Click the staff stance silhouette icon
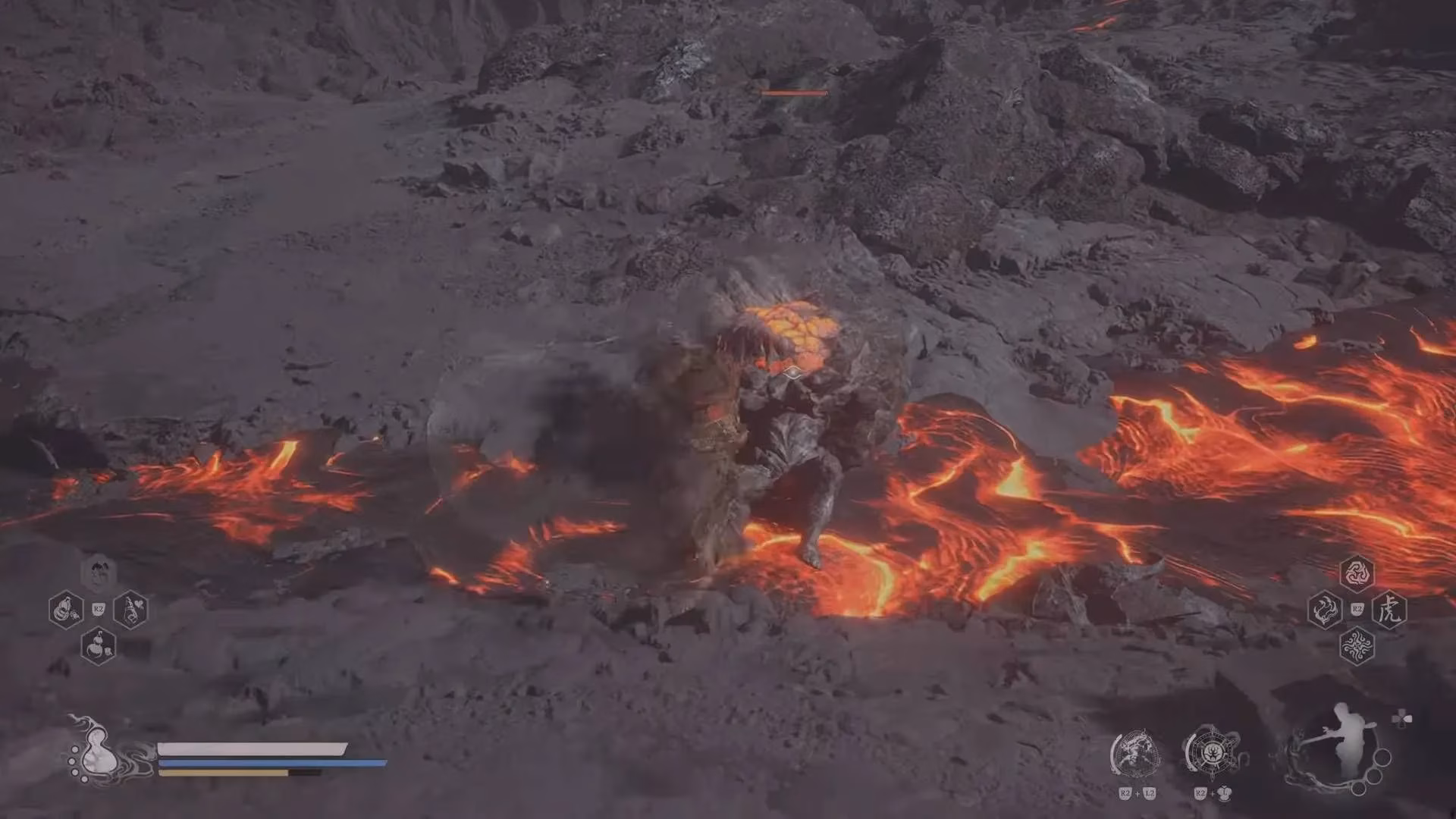The width and height of the screenshot is (1456, 819). 1341,747
